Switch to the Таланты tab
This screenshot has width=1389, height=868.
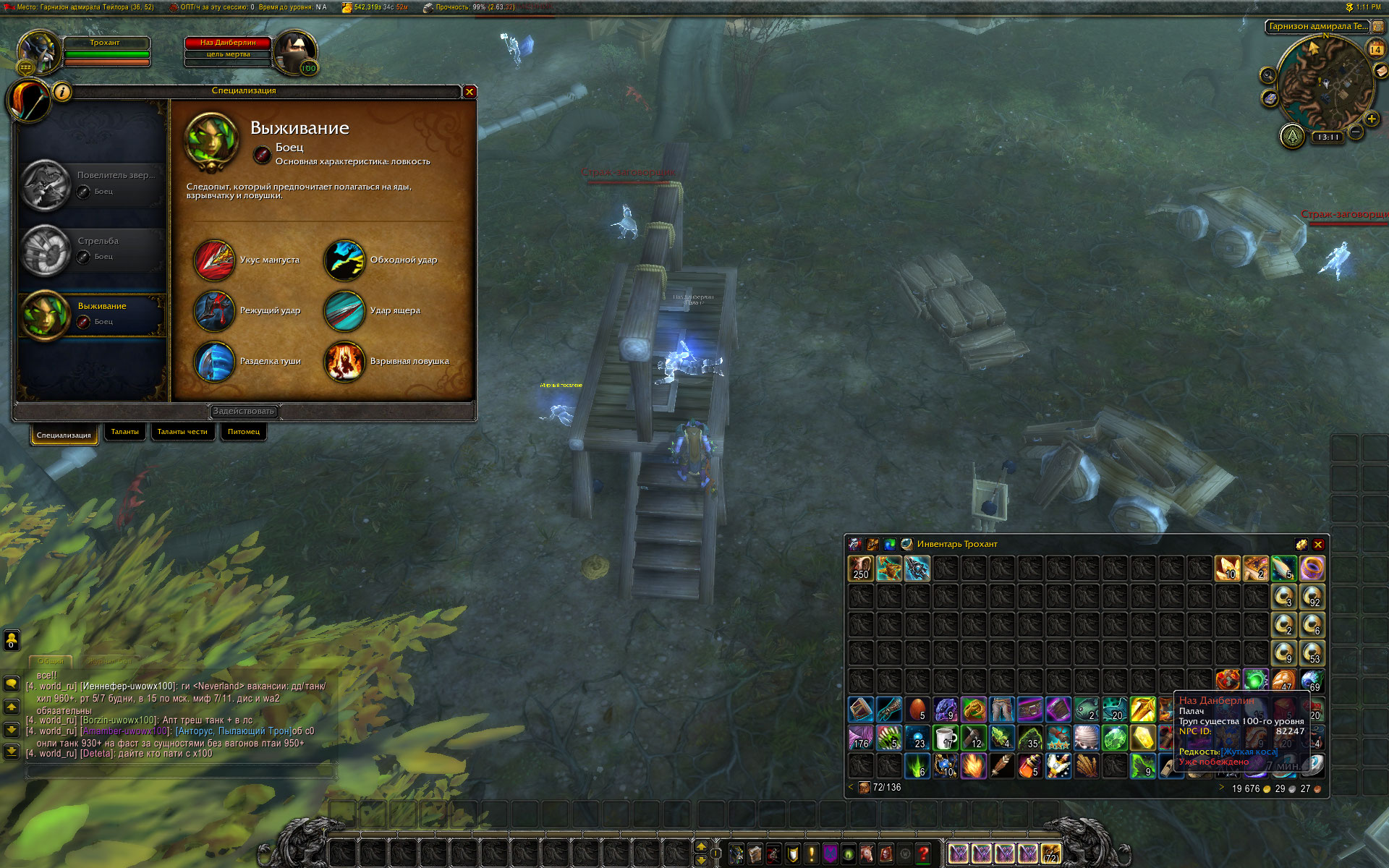(x=124, y=432)
